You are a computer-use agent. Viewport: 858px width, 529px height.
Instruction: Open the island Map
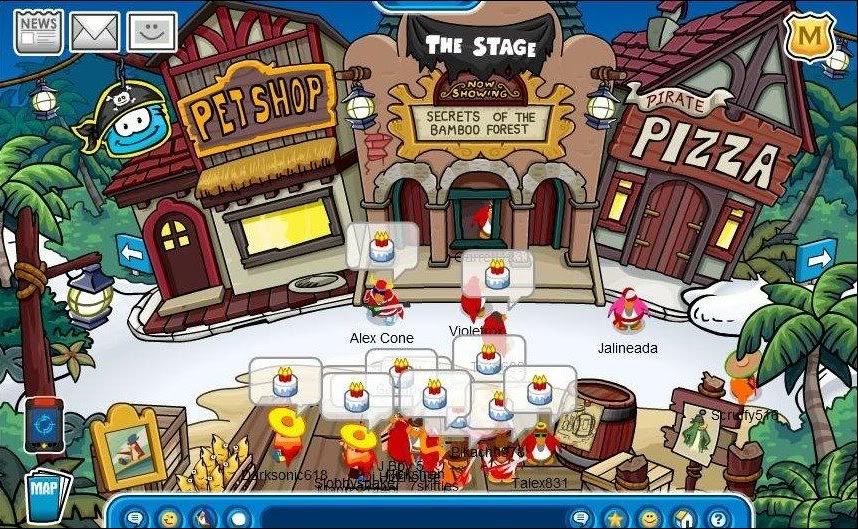[x=44, y=493]
